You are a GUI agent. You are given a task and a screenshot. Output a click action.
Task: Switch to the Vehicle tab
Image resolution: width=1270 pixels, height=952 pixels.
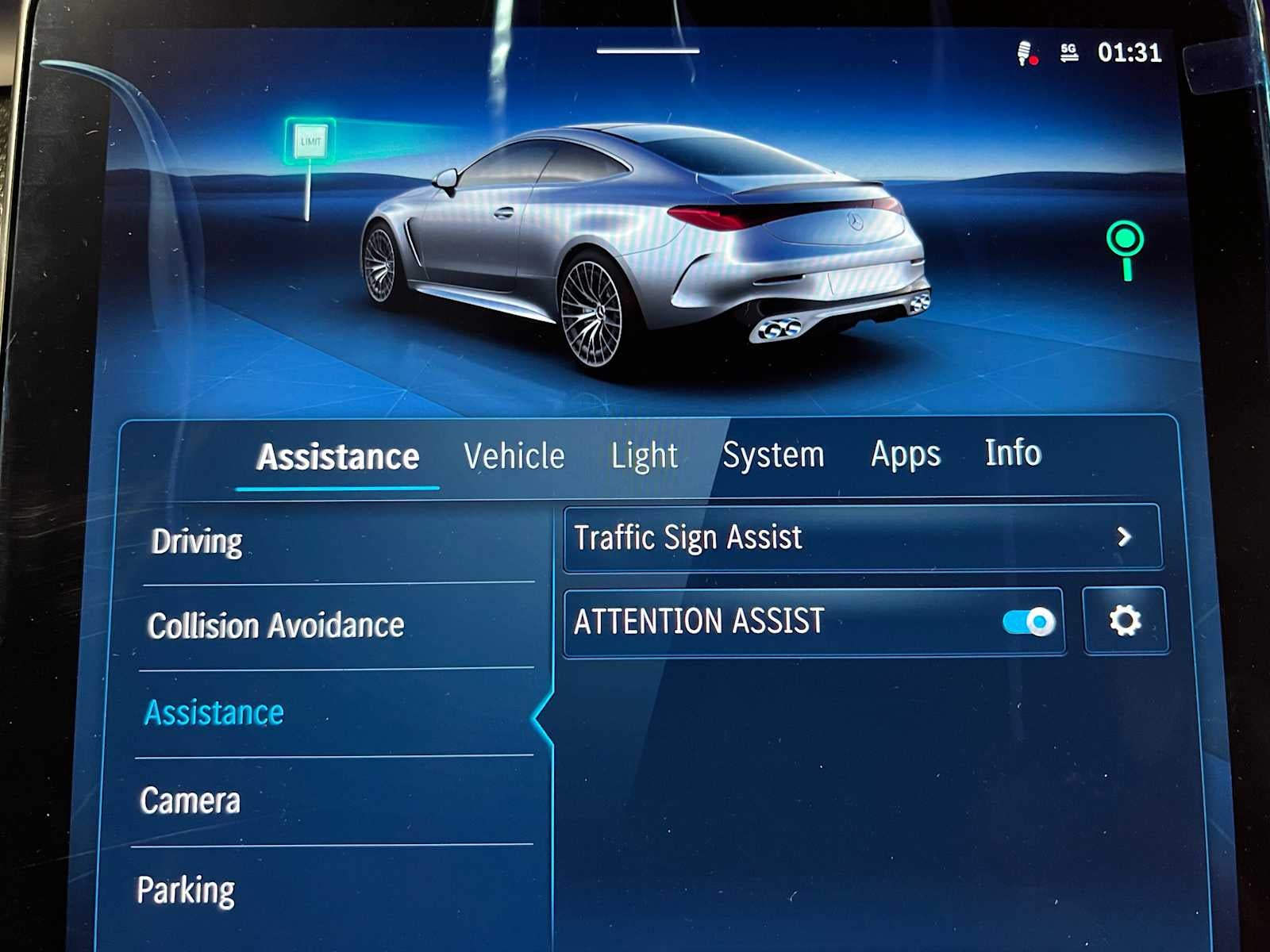click(x=516, y=455)
